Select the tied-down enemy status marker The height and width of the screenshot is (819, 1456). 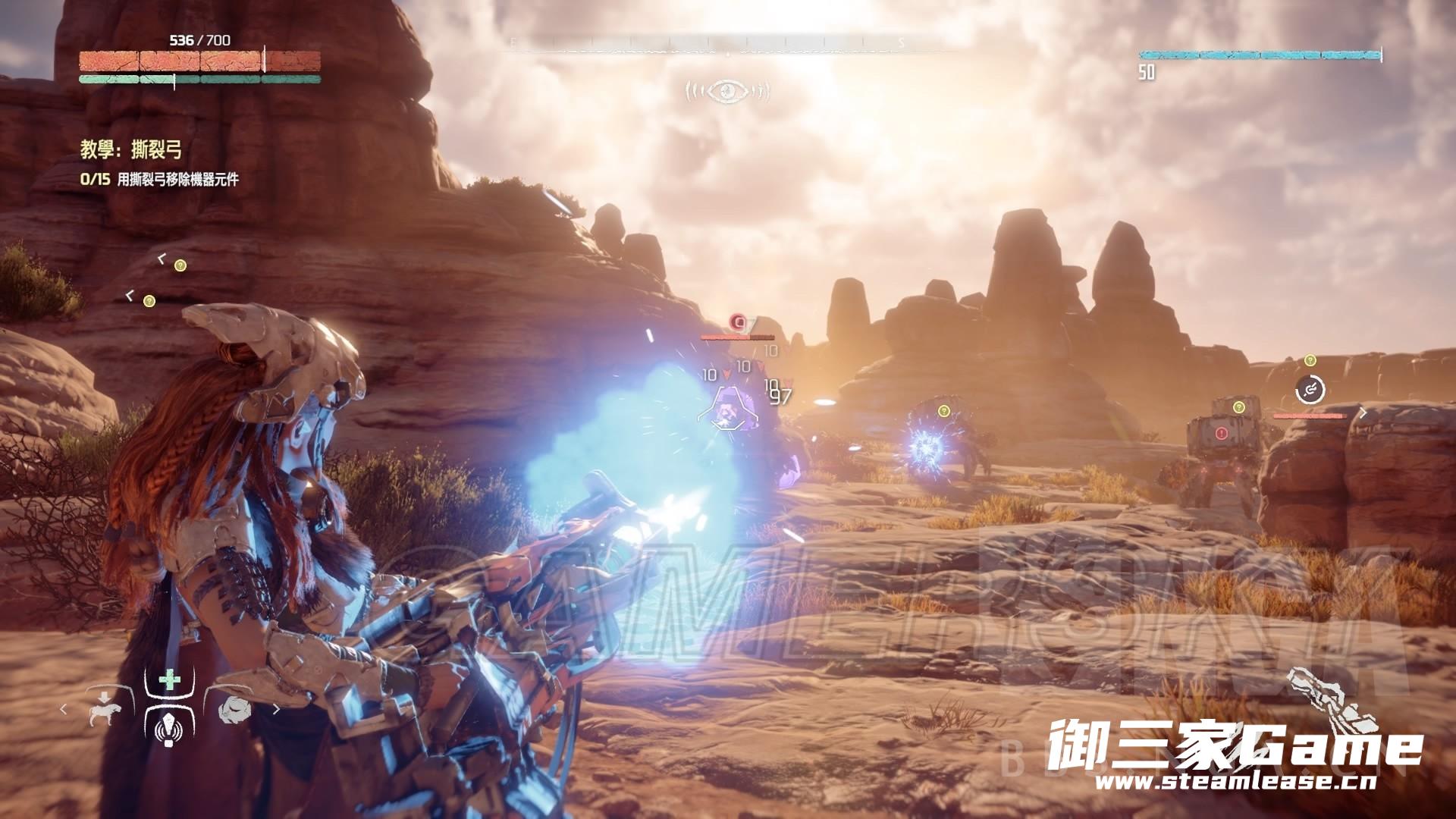[x=1310, y=390]
